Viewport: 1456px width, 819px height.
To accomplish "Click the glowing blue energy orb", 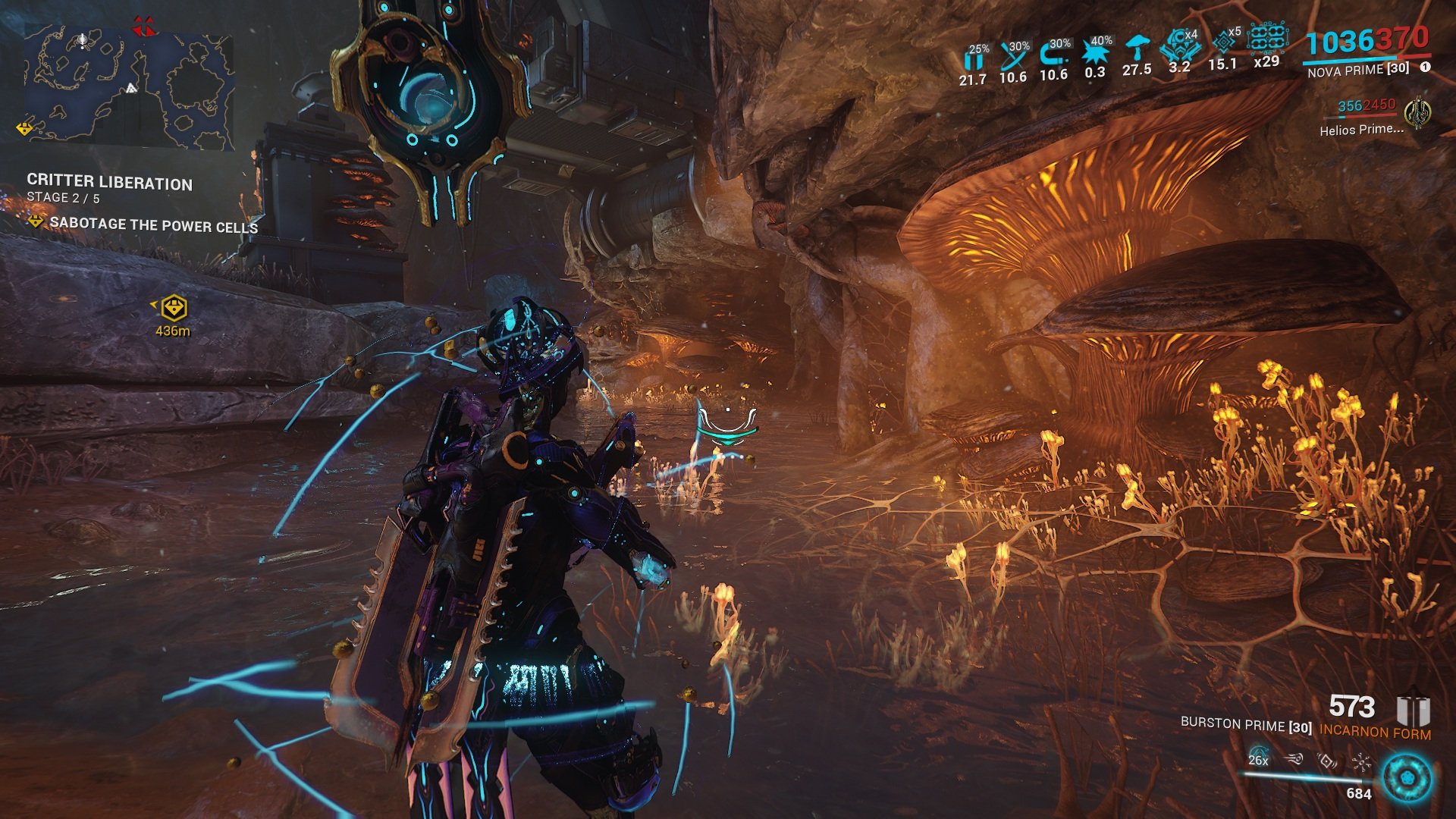I will tap(1407, 778).
